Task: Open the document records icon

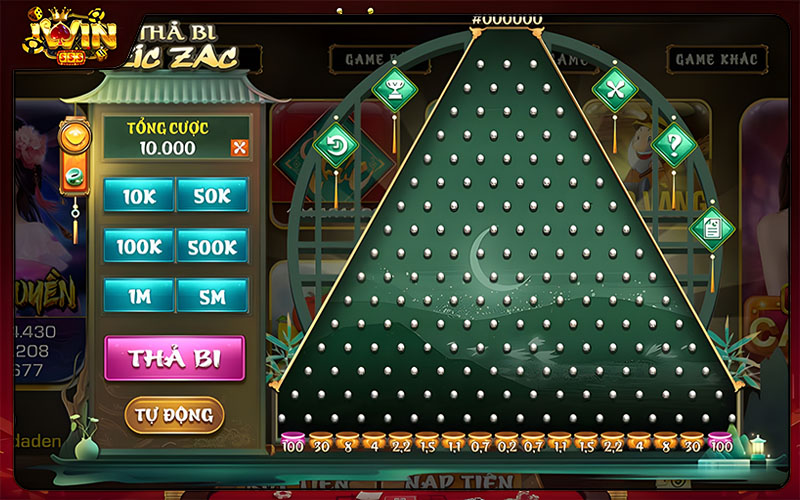Action: (711, 227)
